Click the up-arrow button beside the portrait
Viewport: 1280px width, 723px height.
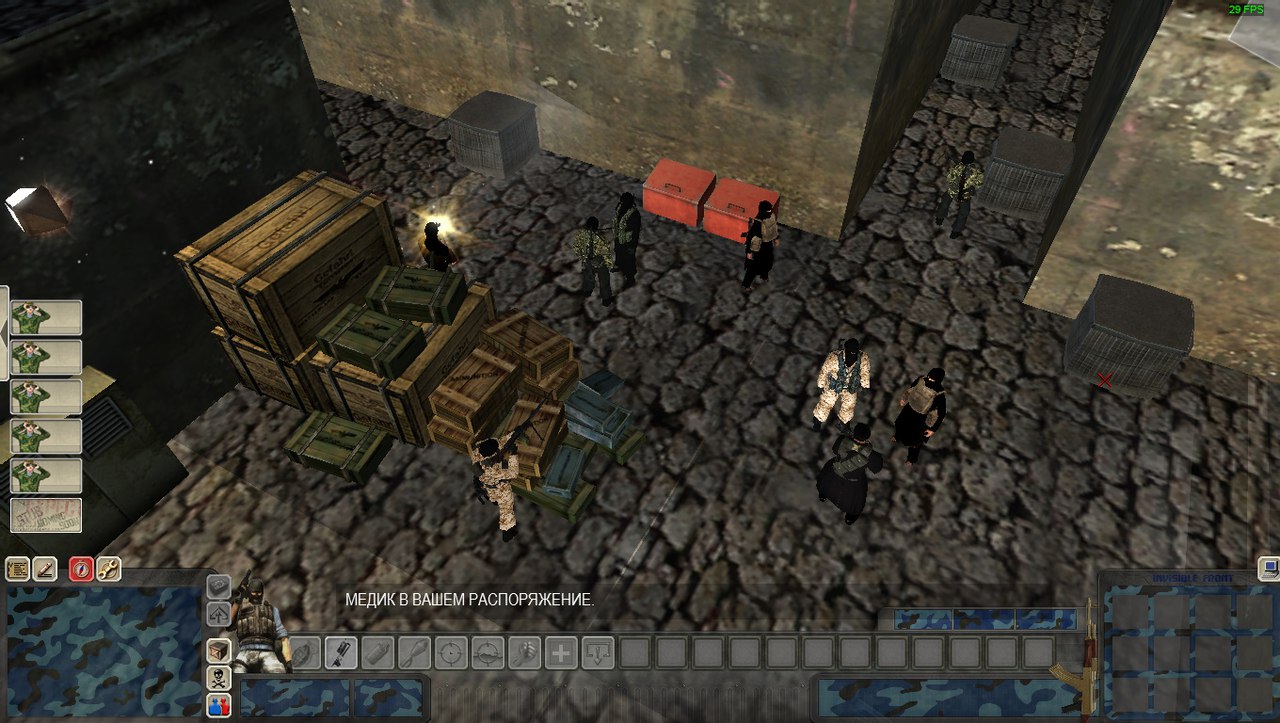coord(218,614)
